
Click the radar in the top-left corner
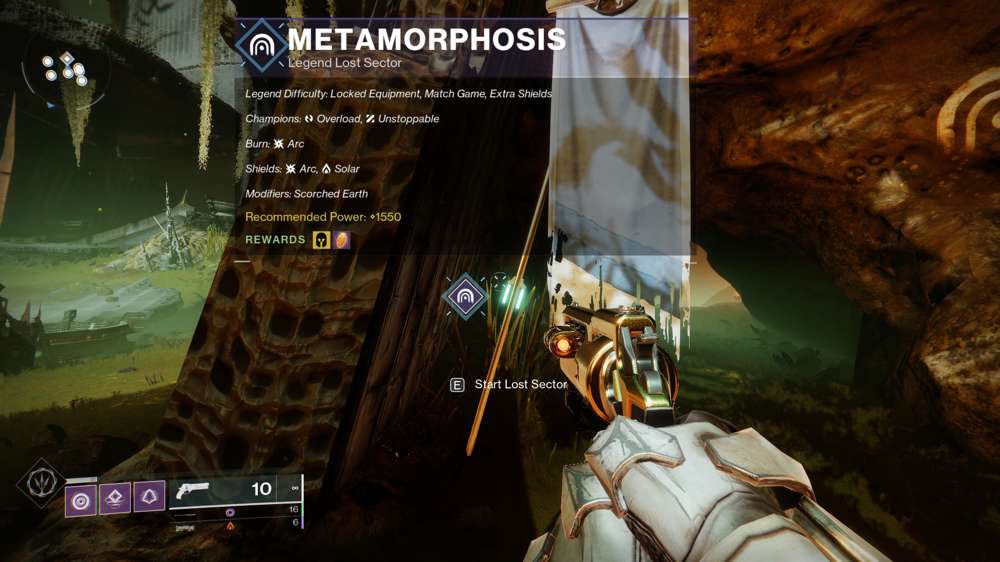66,72
